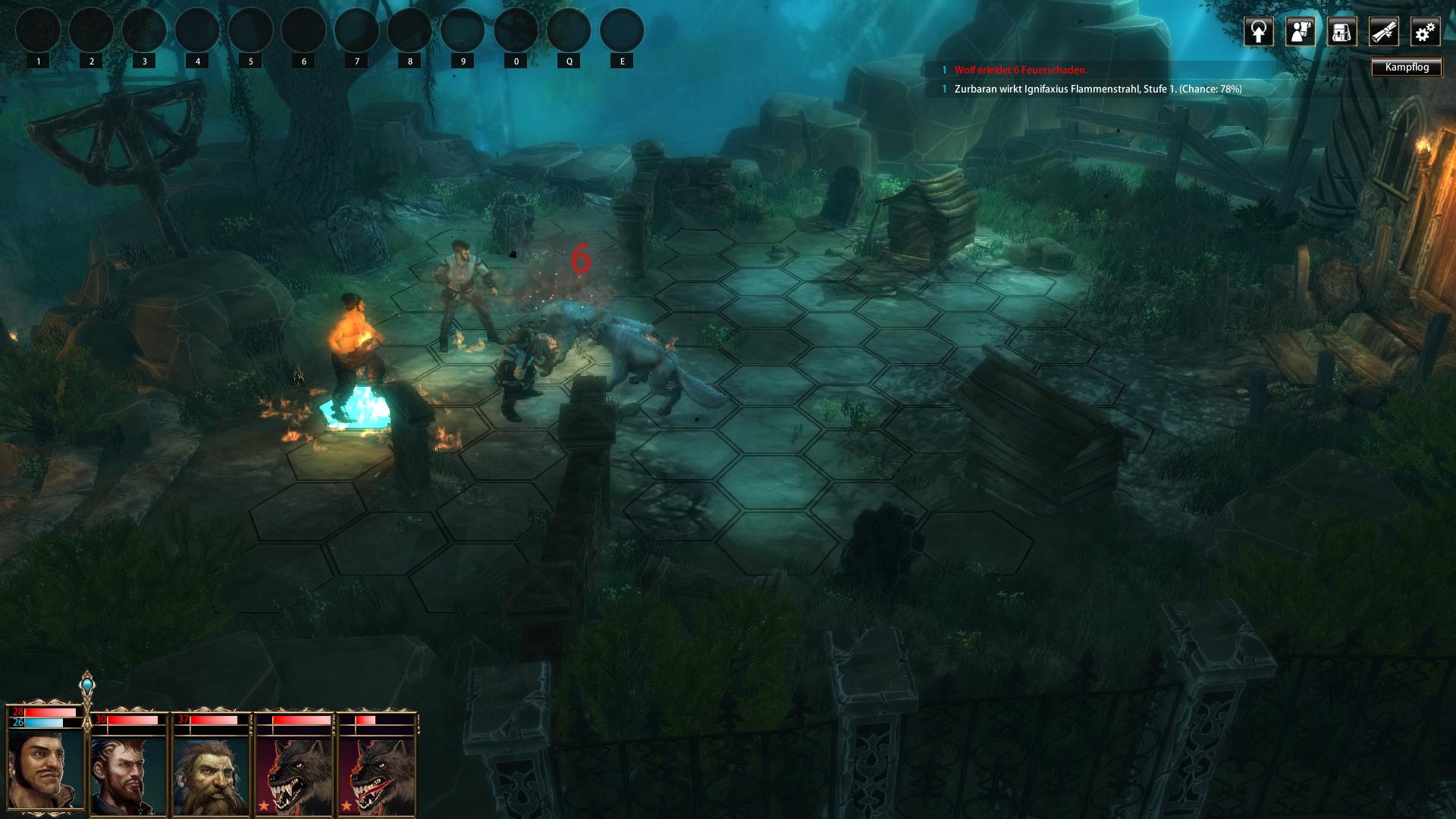Open the backpack inventory
The height and width of the screenshot is (819, 1456).
tap(1341, 32)
